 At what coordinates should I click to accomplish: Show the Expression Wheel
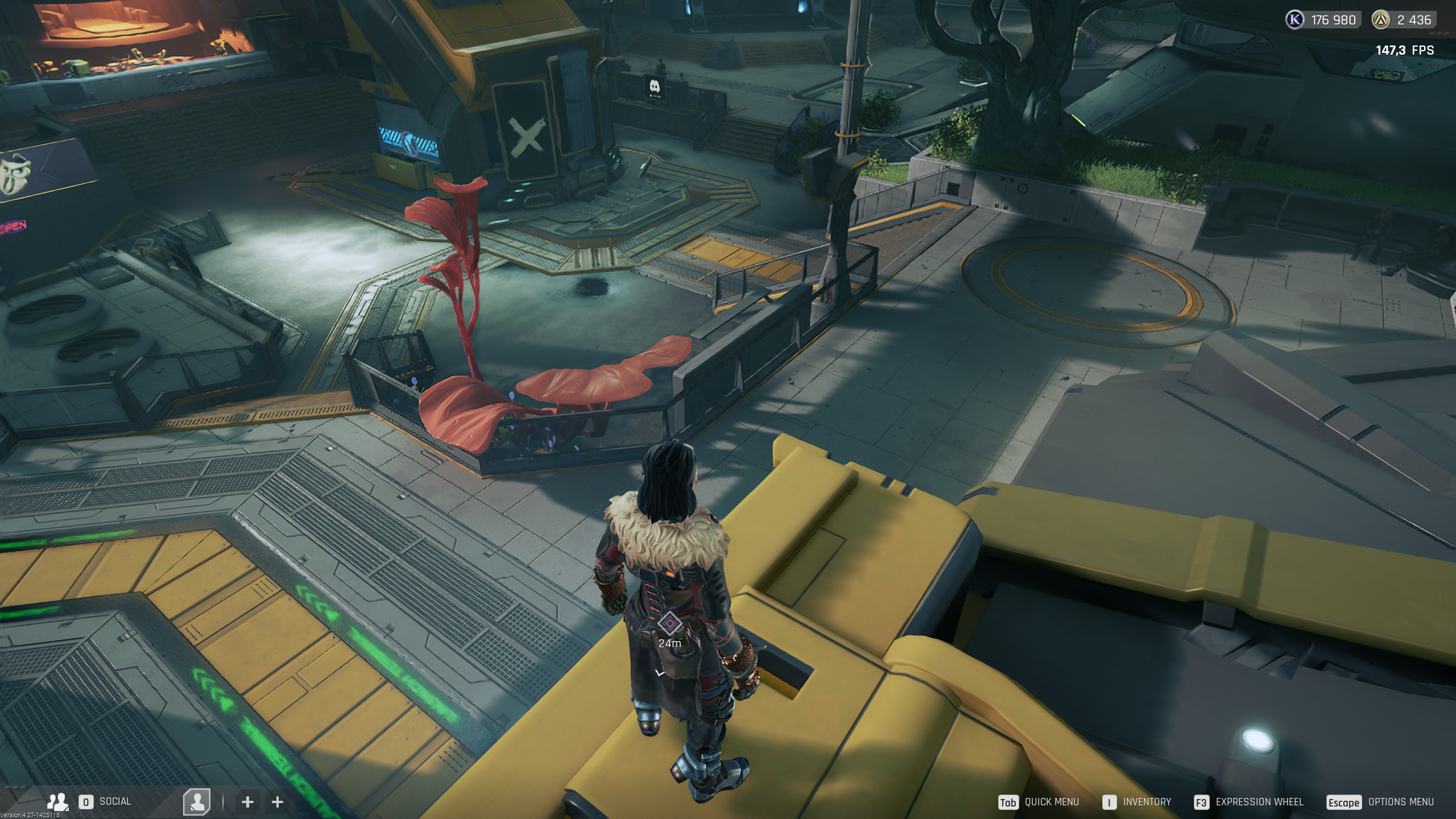1259,802
